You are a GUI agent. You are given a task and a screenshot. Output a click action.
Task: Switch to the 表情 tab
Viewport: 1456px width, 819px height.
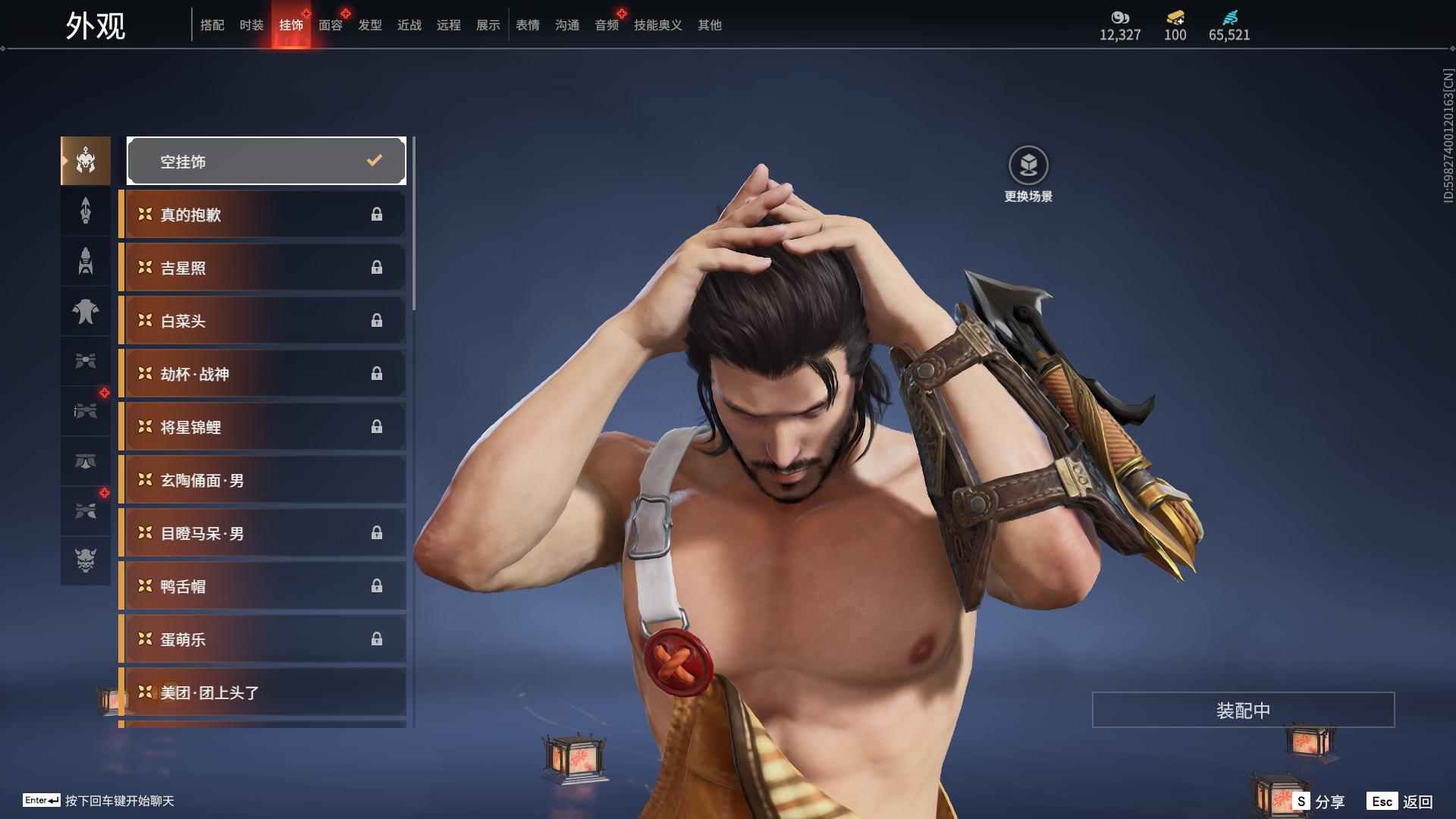[527, 25]
